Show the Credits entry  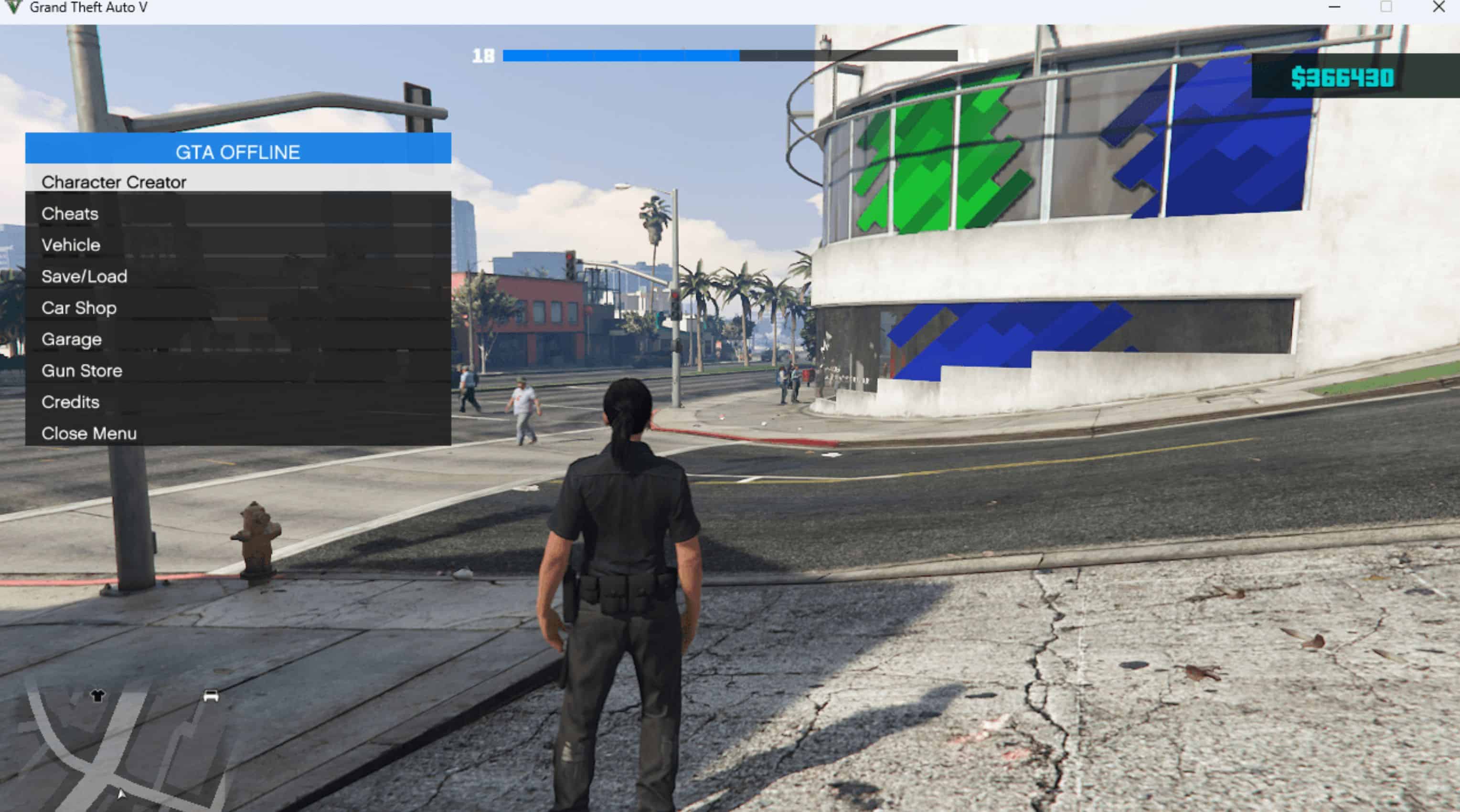[x=70, y=402]
